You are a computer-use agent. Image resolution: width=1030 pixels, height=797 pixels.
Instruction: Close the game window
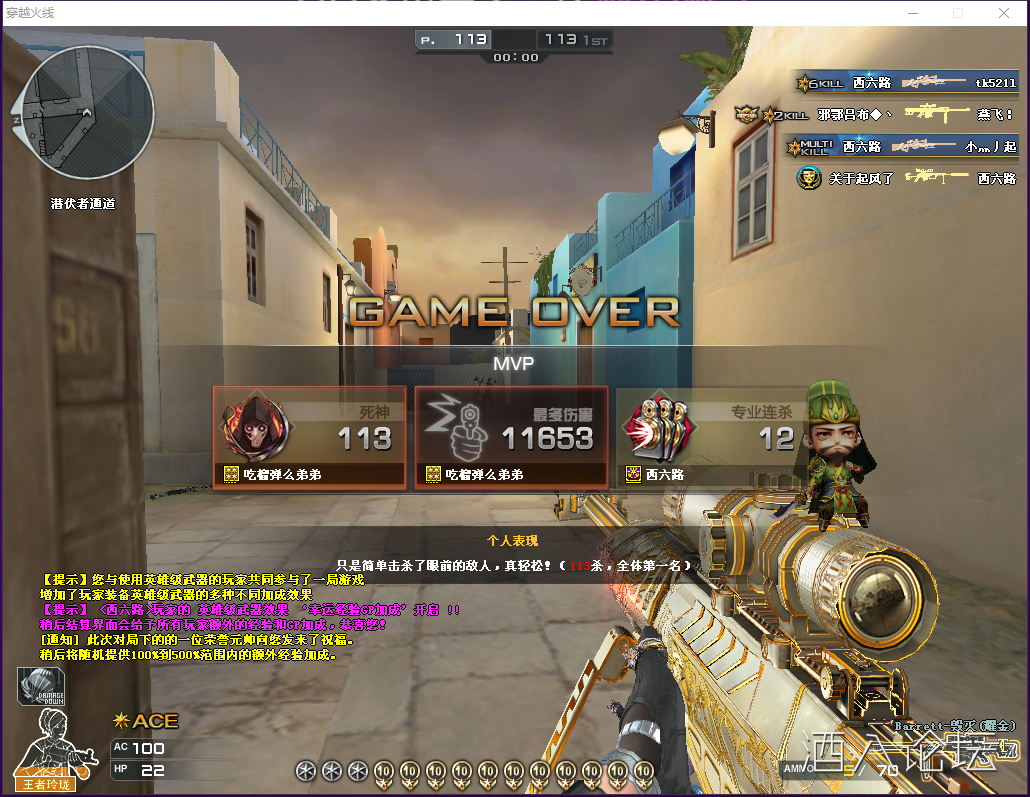(x=1003, y=13)
